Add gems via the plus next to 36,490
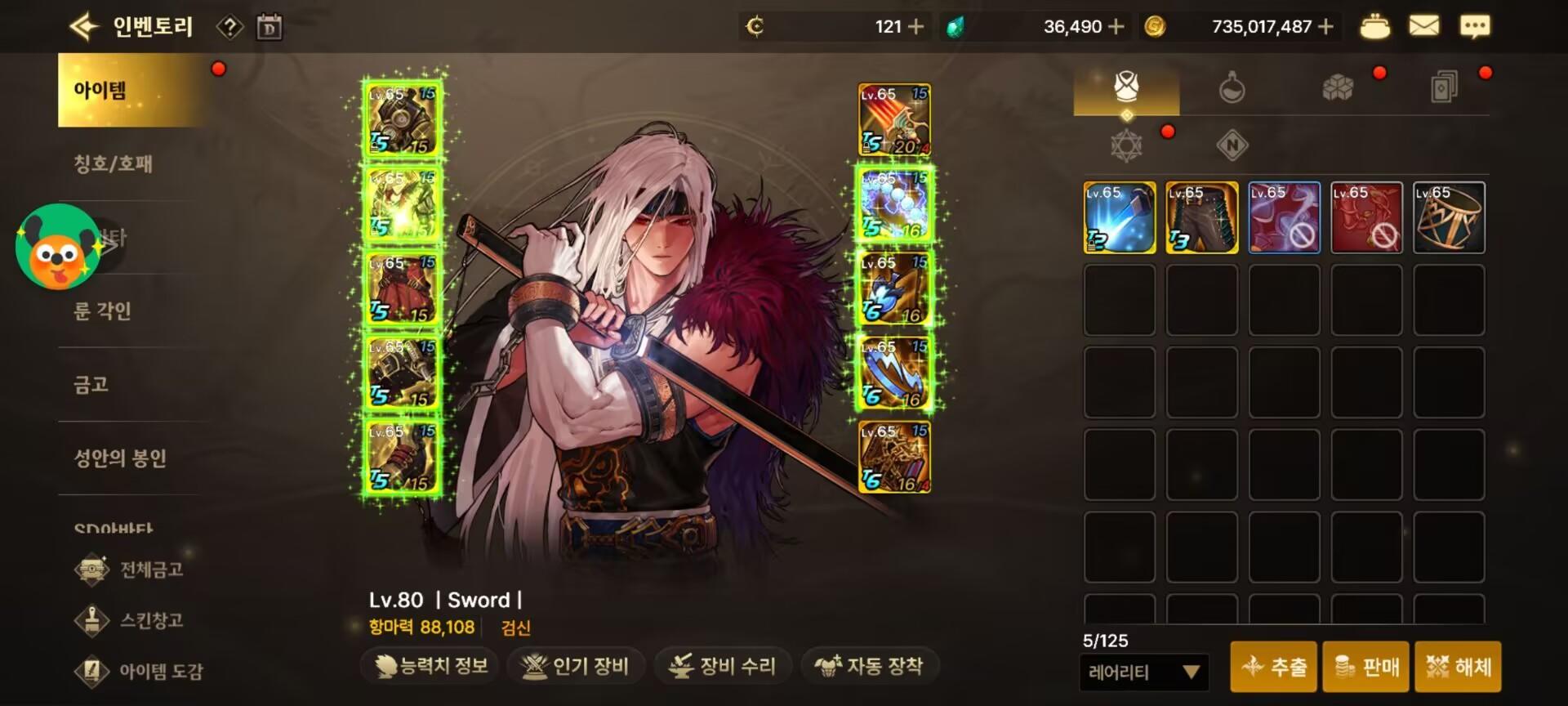The height and width of the screenshot is (706, 1568). [1116, 25]
